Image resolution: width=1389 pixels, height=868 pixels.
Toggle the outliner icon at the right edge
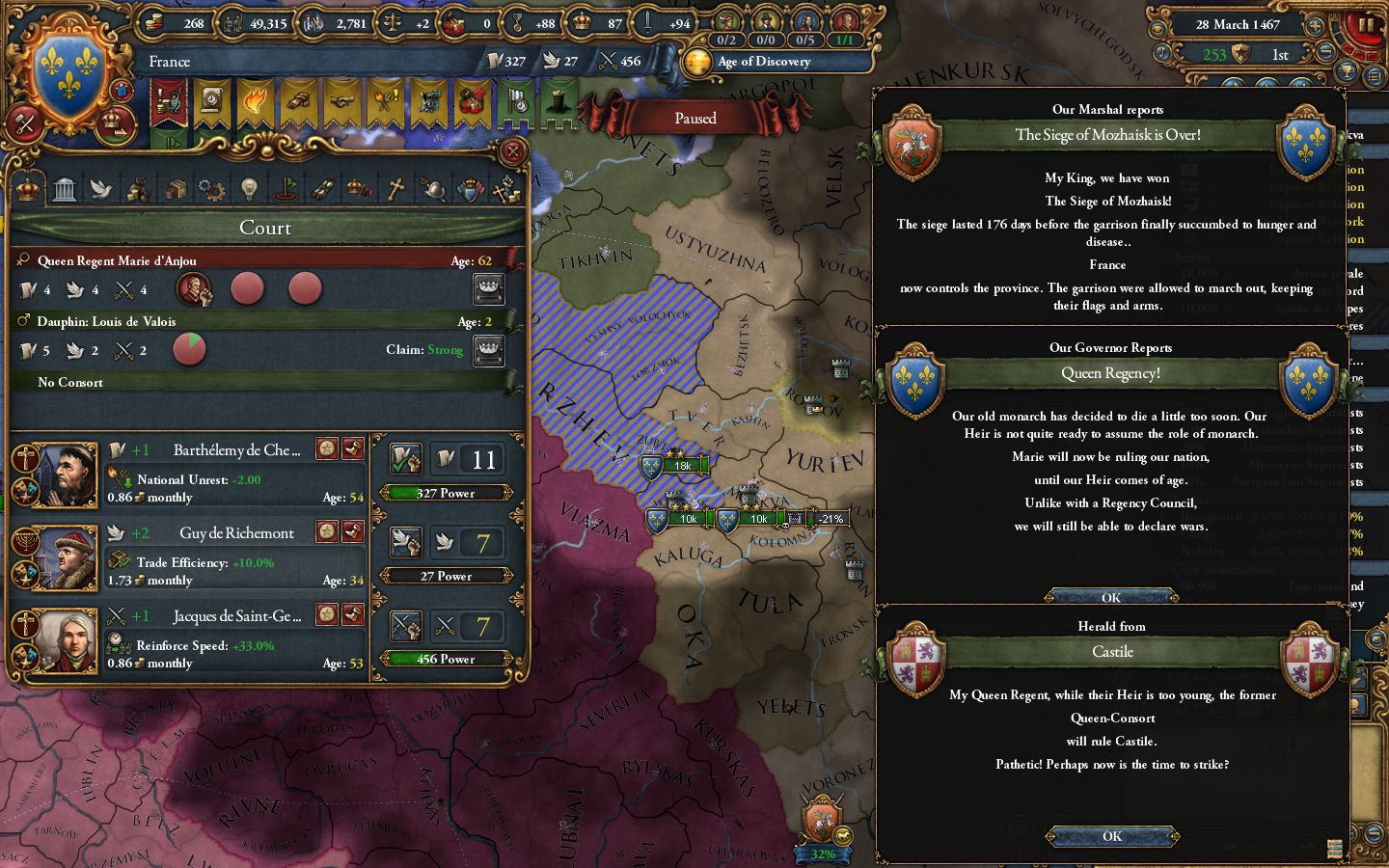coord(1374,77)
